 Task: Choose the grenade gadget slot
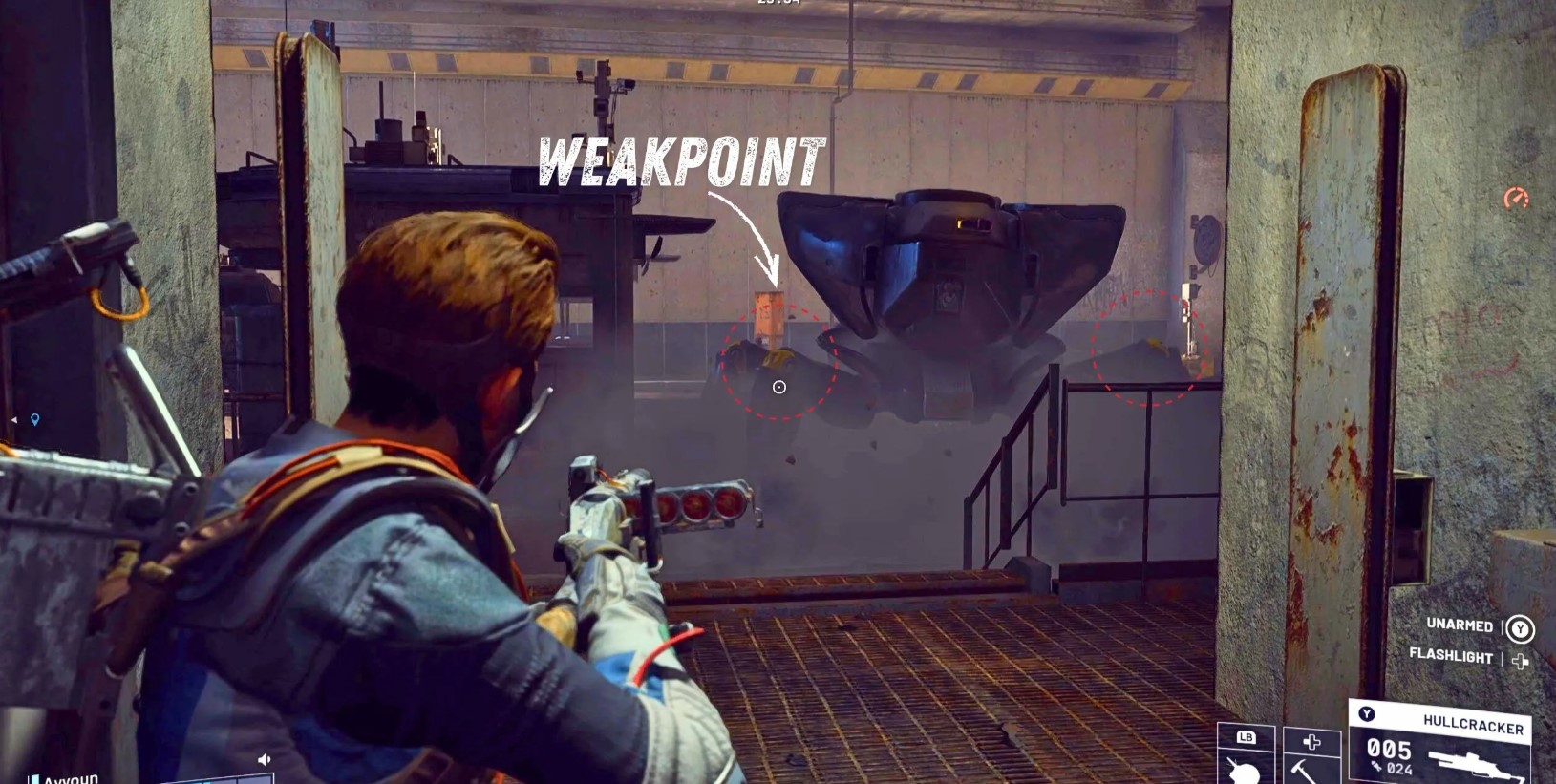pyautogui.click(x=1246, y=759)
